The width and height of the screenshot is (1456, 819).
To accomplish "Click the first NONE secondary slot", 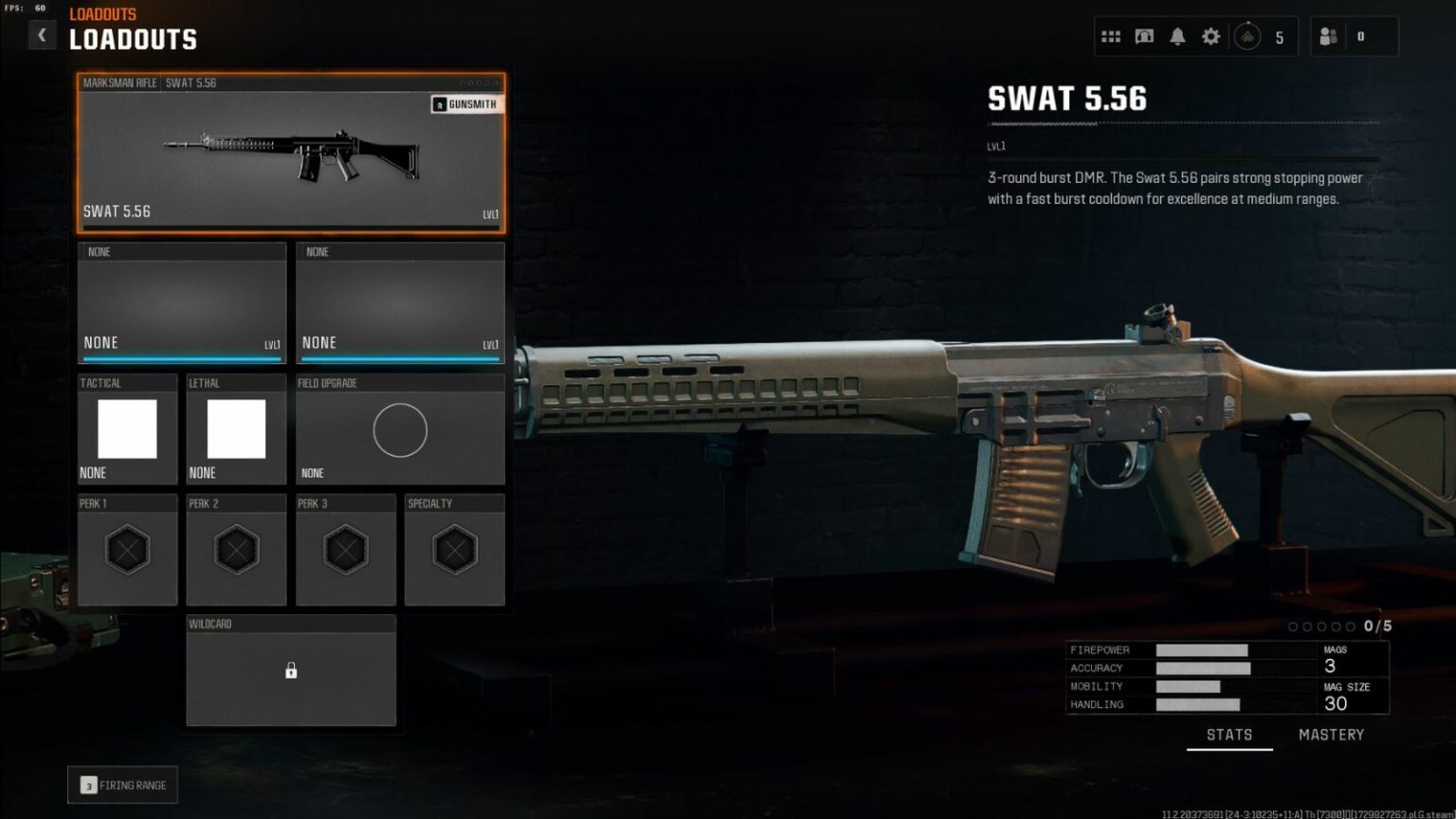I will (181, 303).
